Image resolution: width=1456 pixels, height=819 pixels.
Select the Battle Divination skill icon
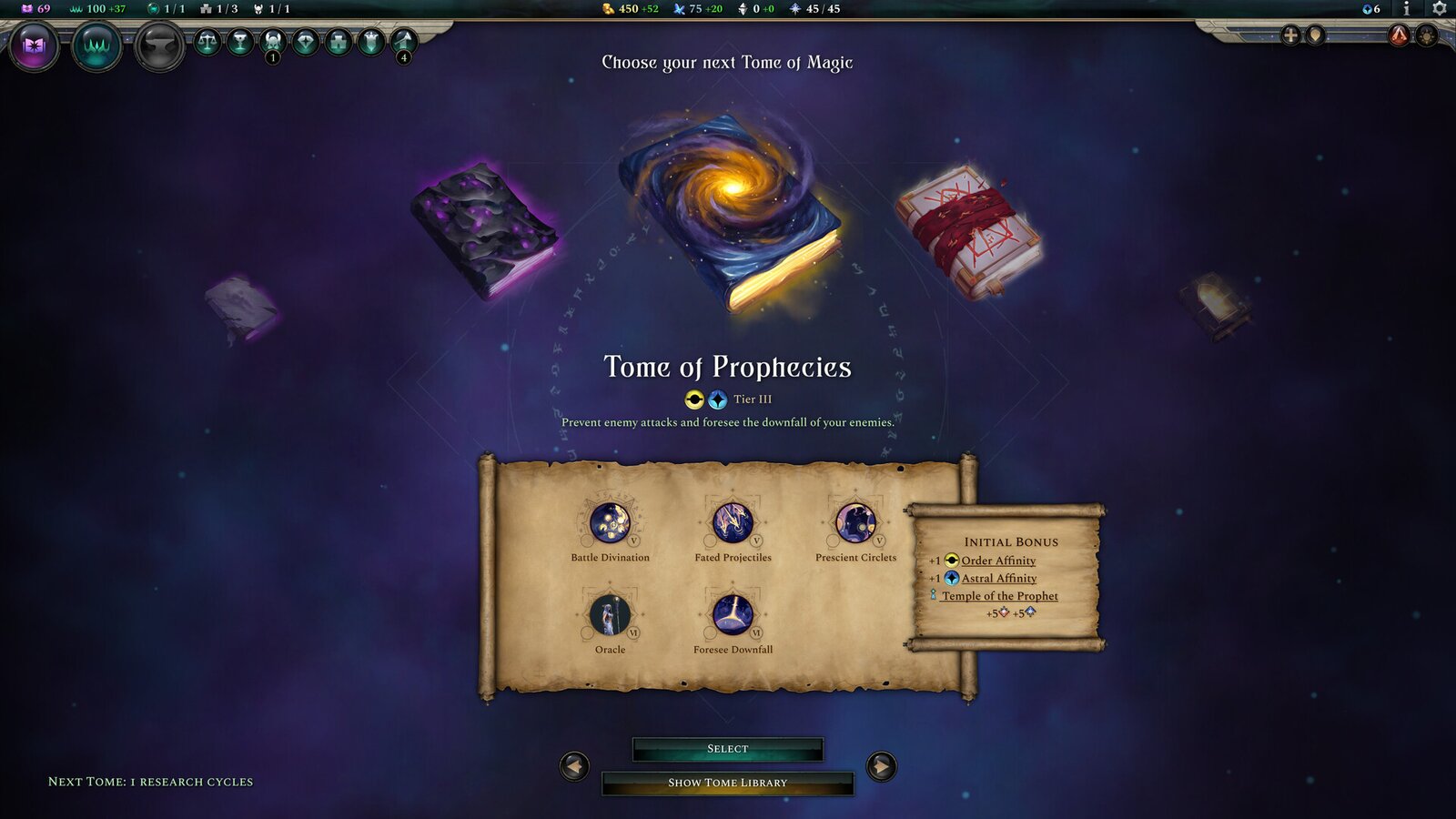pos(610,525)
